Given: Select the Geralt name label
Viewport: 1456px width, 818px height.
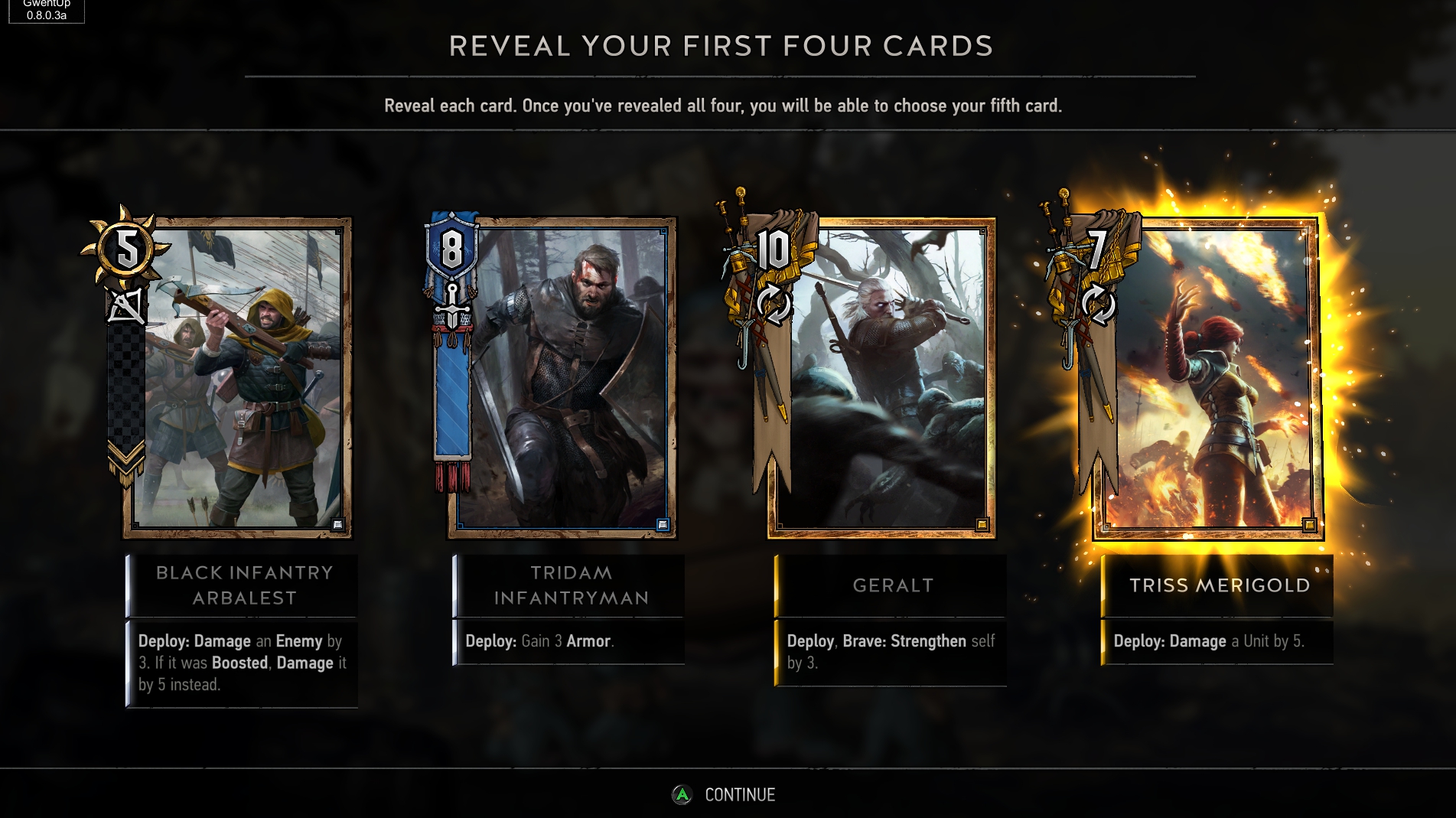Looking at the screenshot, I should [892, 585].
